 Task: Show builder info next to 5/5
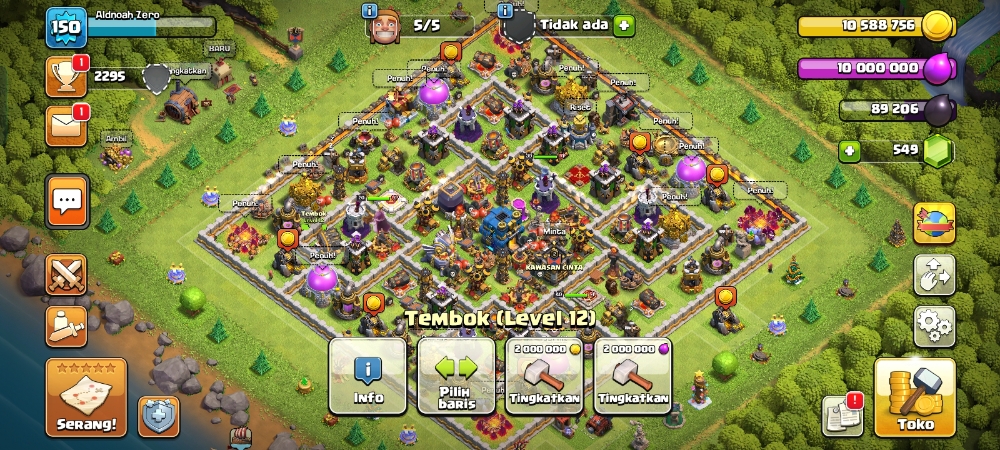(x=370, y=11)
